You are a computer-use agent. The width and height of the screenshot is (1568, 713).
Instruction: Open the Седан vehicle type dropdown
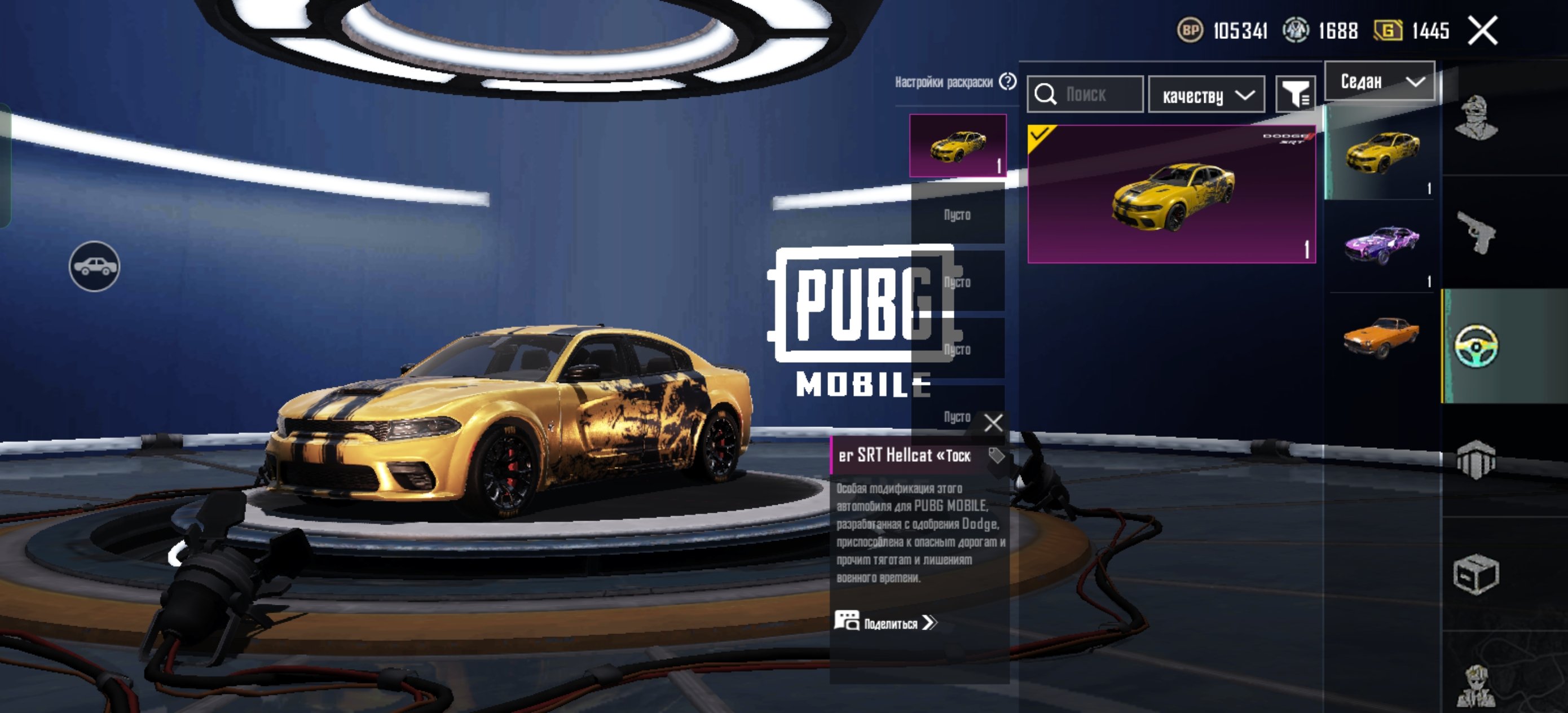pyautogui.click(x=1380, y=82)
